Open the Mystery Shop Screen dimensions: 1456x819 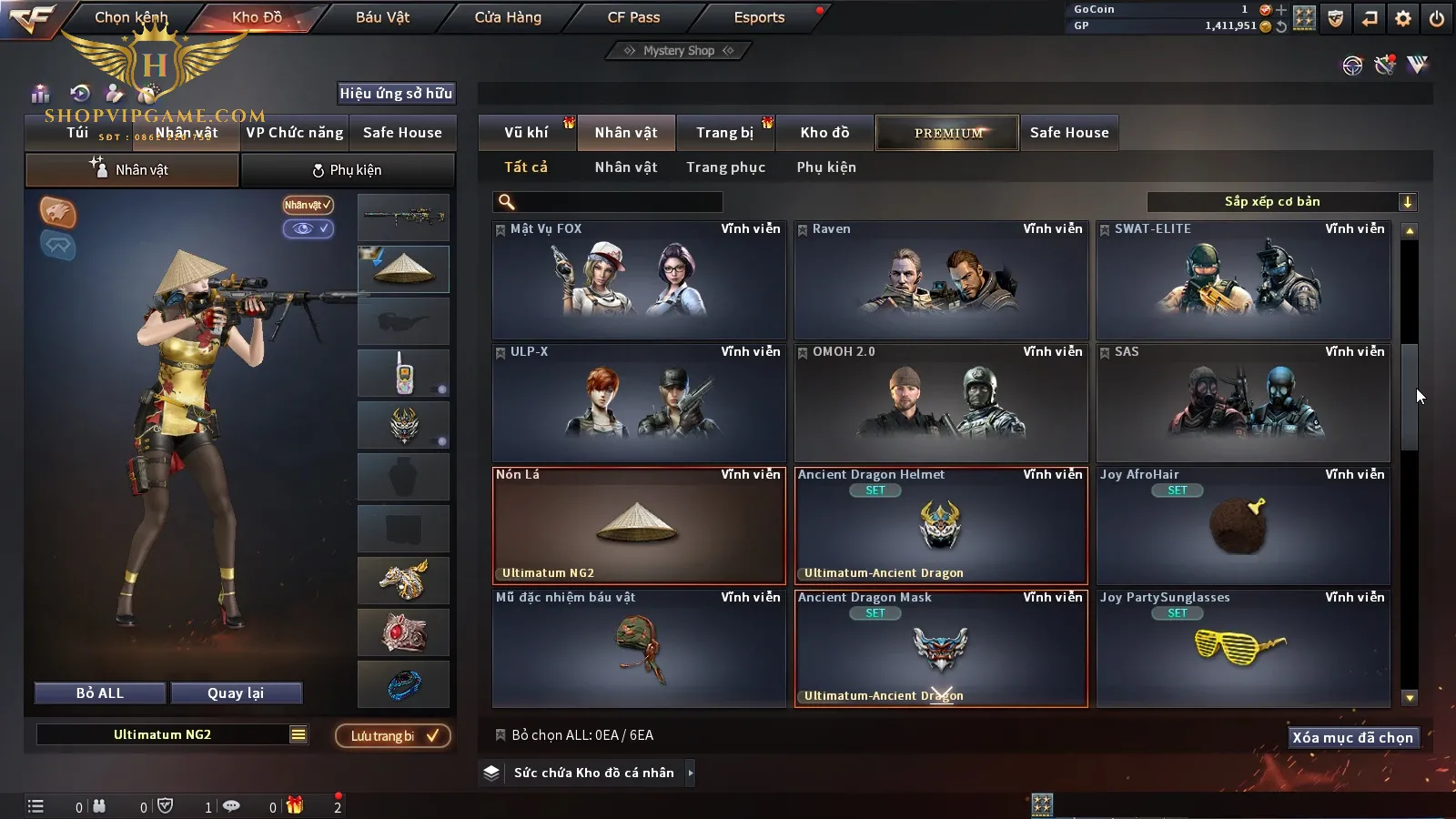click(679, 51)
